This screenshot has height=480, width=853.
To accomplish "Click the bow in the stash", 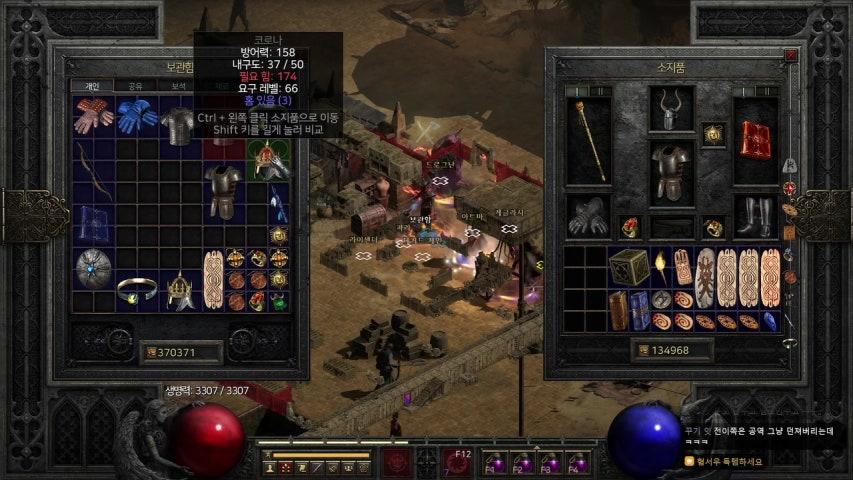I will 91,171.
